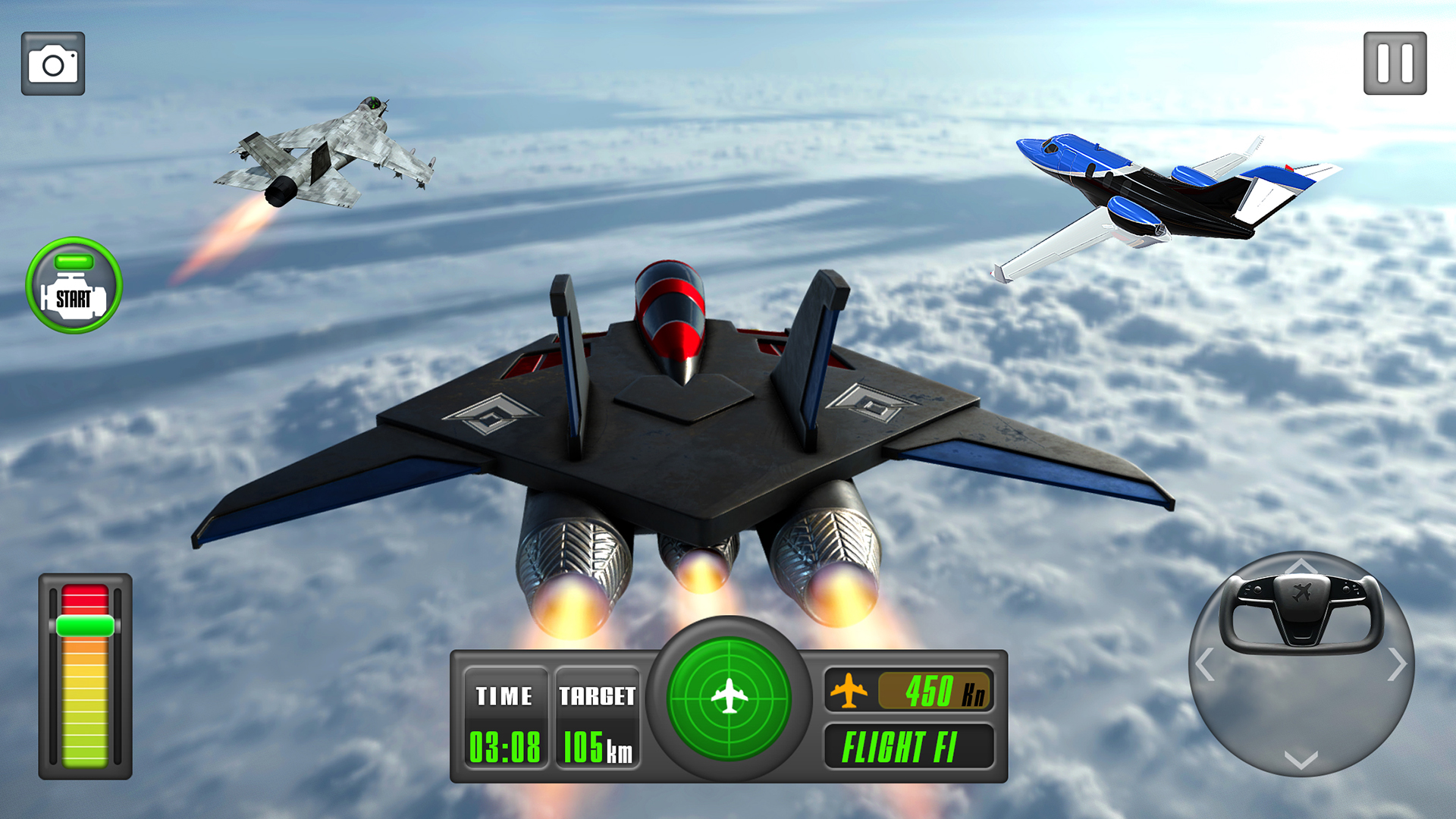The width and height of the screenshot is (1456, 819).
Task: Steer left with the left arrow
Action: pyautogui.click(x=1205, y=665)
